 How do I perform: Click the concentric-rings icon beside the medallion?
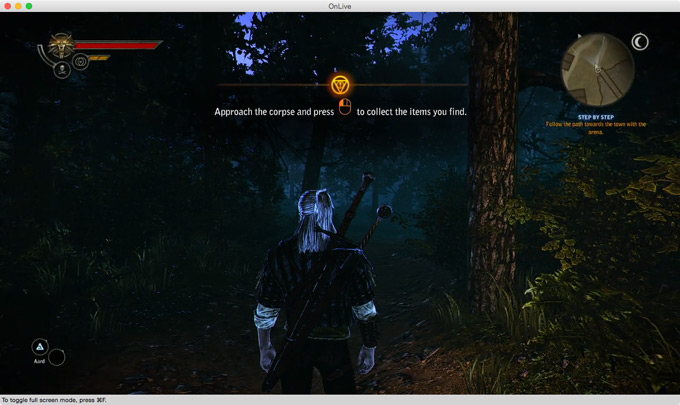pos(81,61)
